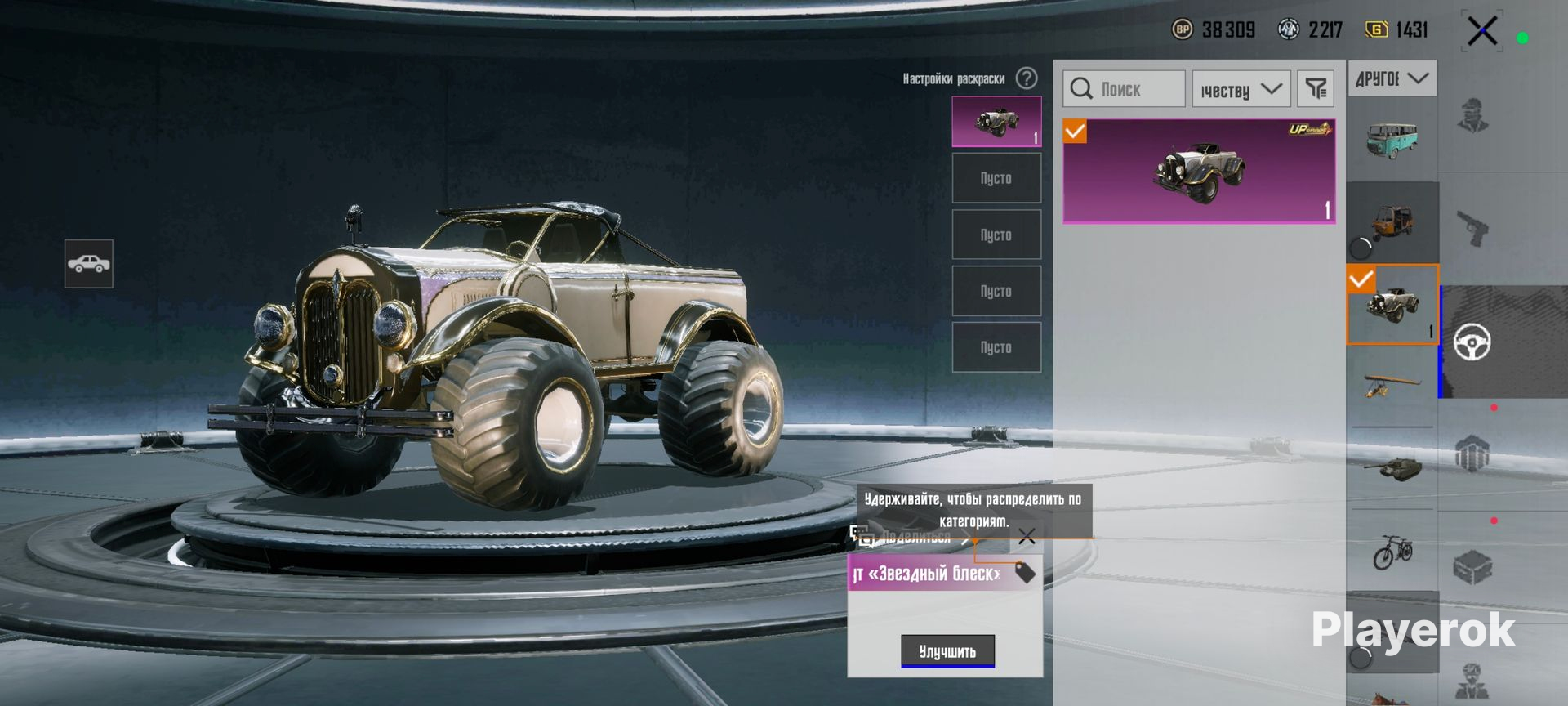Open the filter options button
1568x706 pixels.
[1315, 89]
